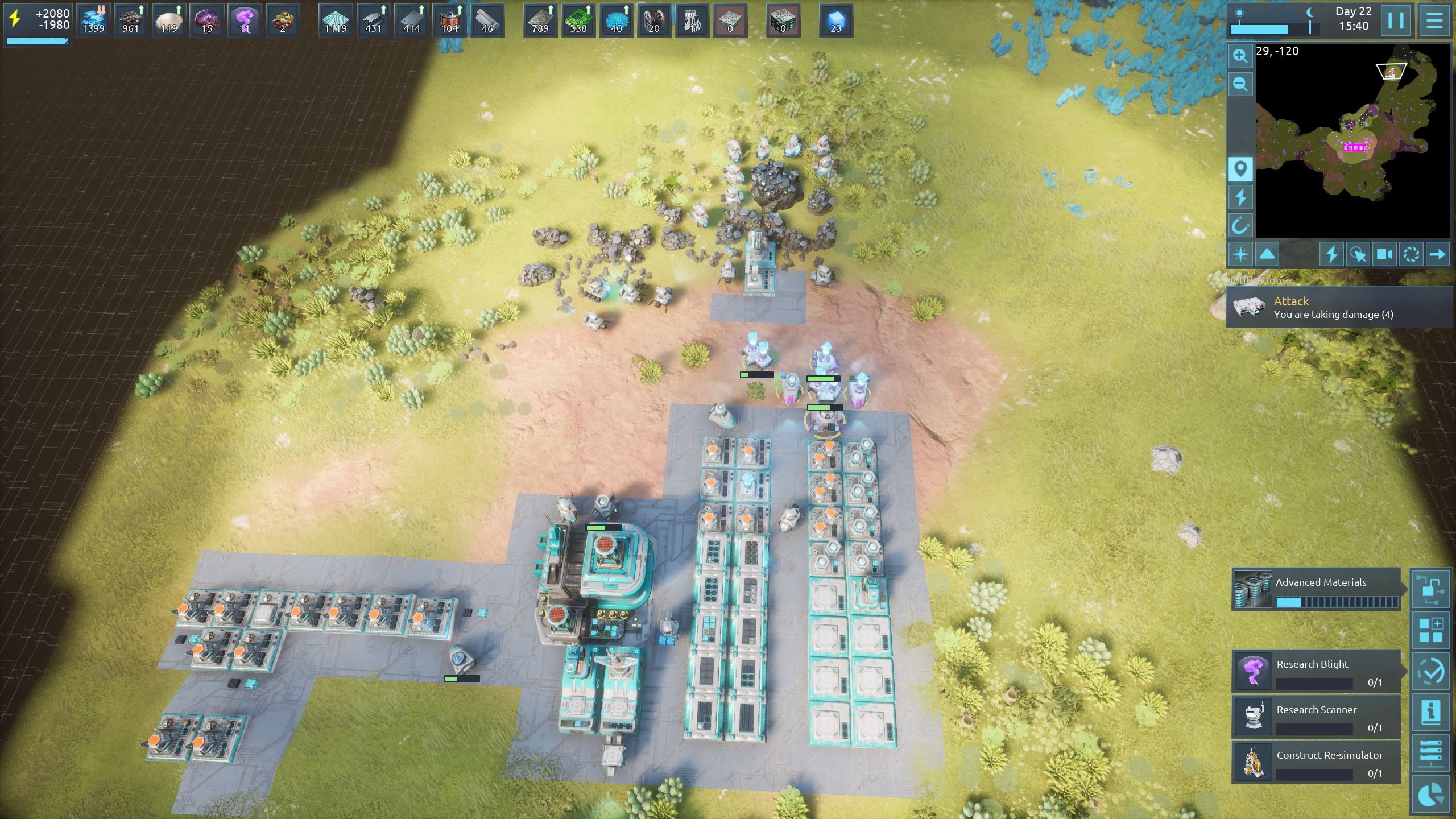Select the cursor pointer mode button
The height and width of the screenshot is (819, 1456).
tap(1358, 254)
